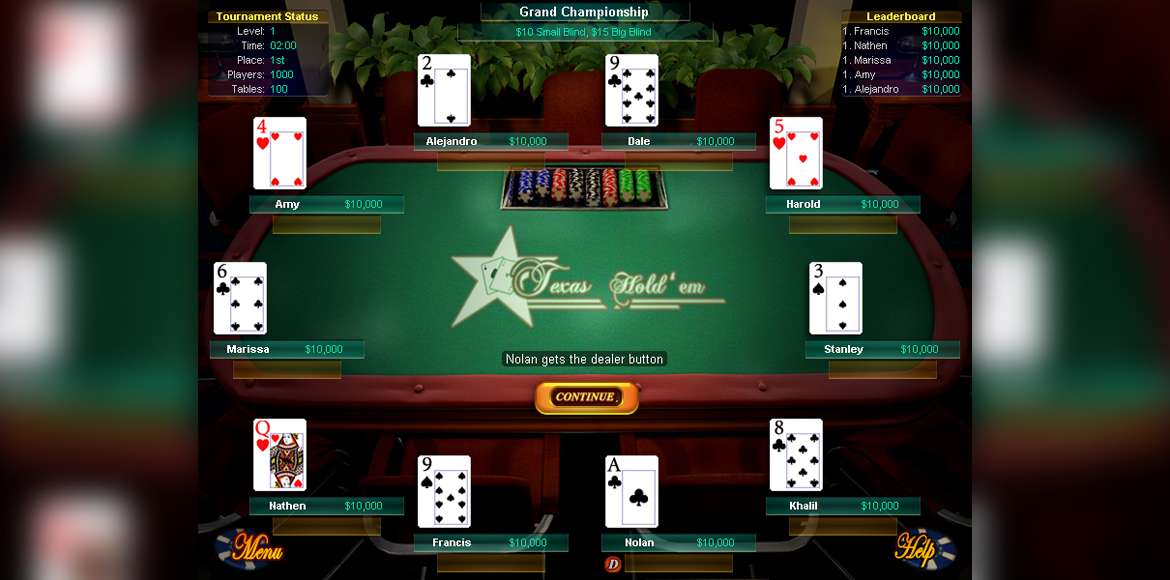Screen dimensions: 1170x580
Task: Select Nolan's player name plate
Action: point(678,543)
